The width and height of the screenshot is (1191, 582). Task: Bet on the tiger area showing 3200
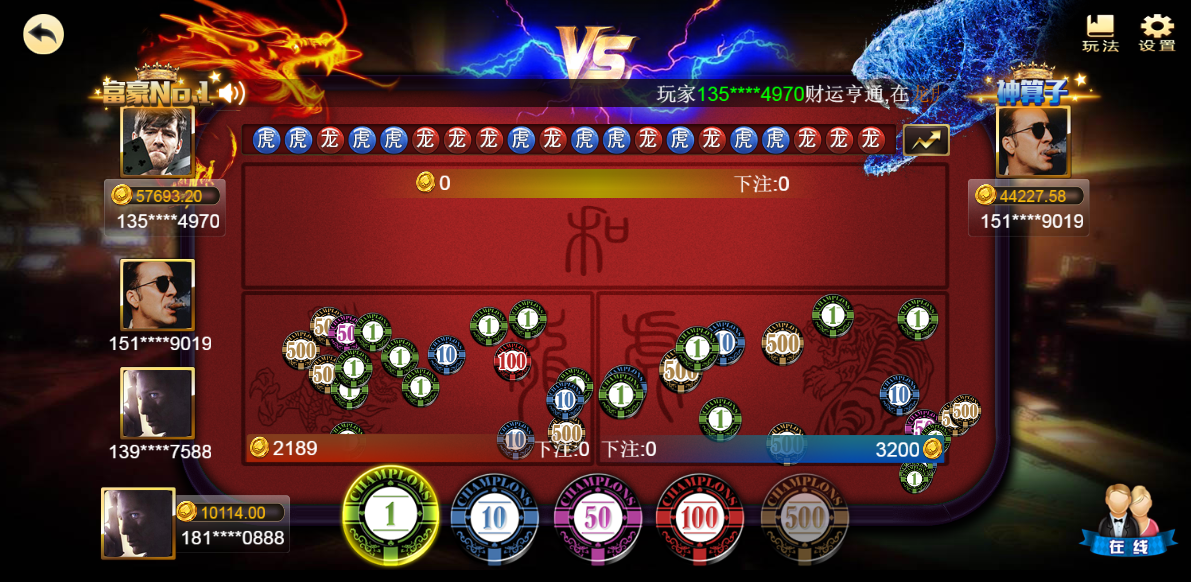772,378
